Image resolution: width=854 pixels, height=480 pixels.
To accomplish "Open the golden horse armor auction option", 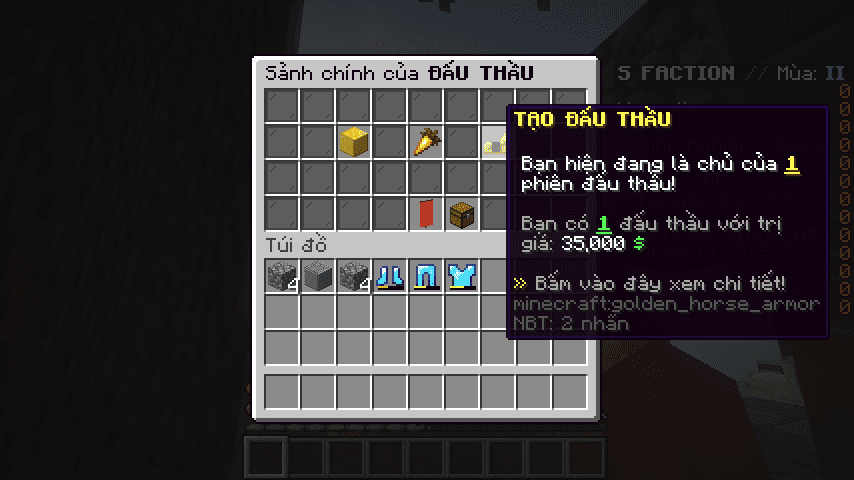I will pos(496,143).
